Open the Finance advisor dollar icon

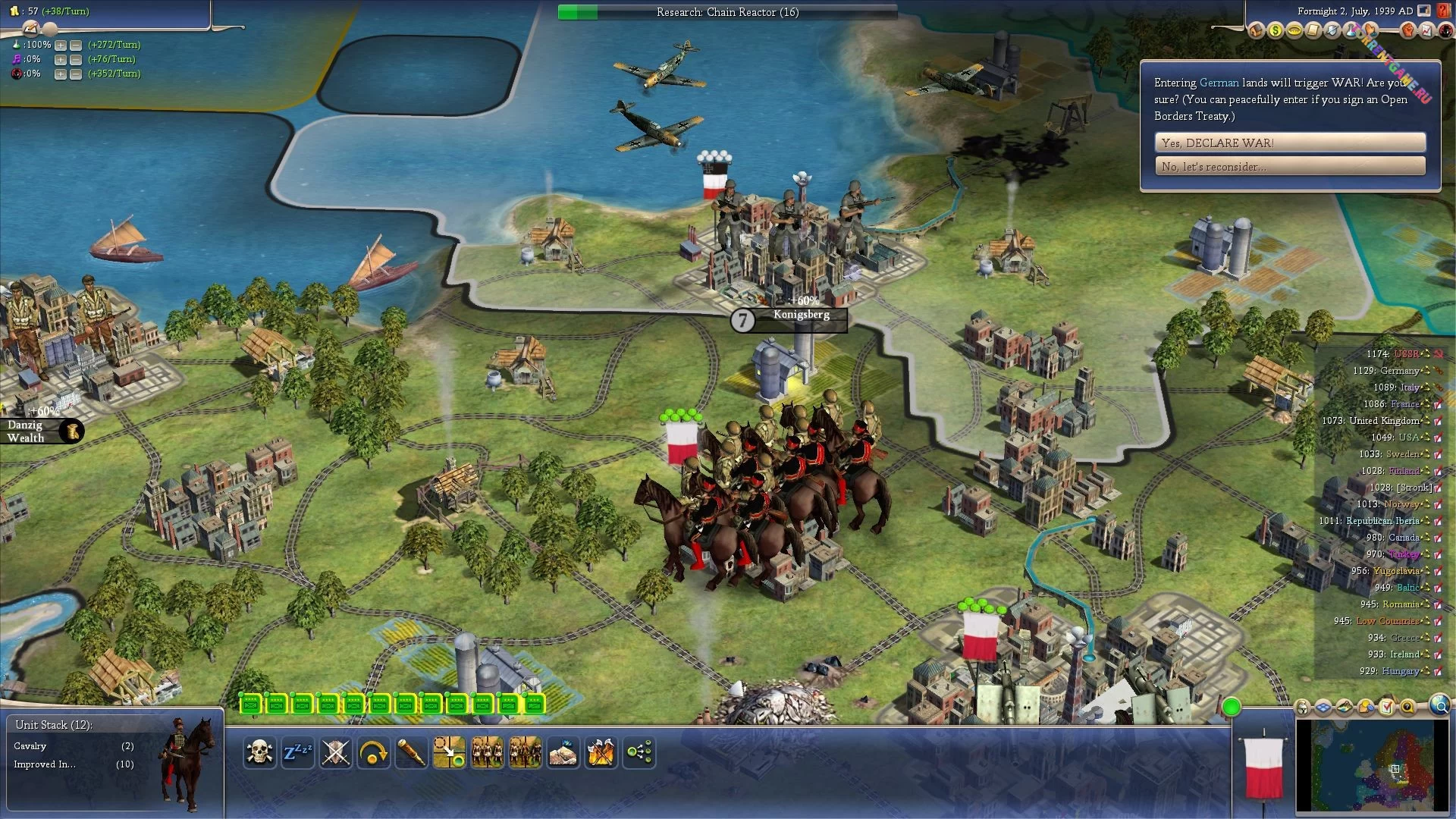pos(1276,31)
